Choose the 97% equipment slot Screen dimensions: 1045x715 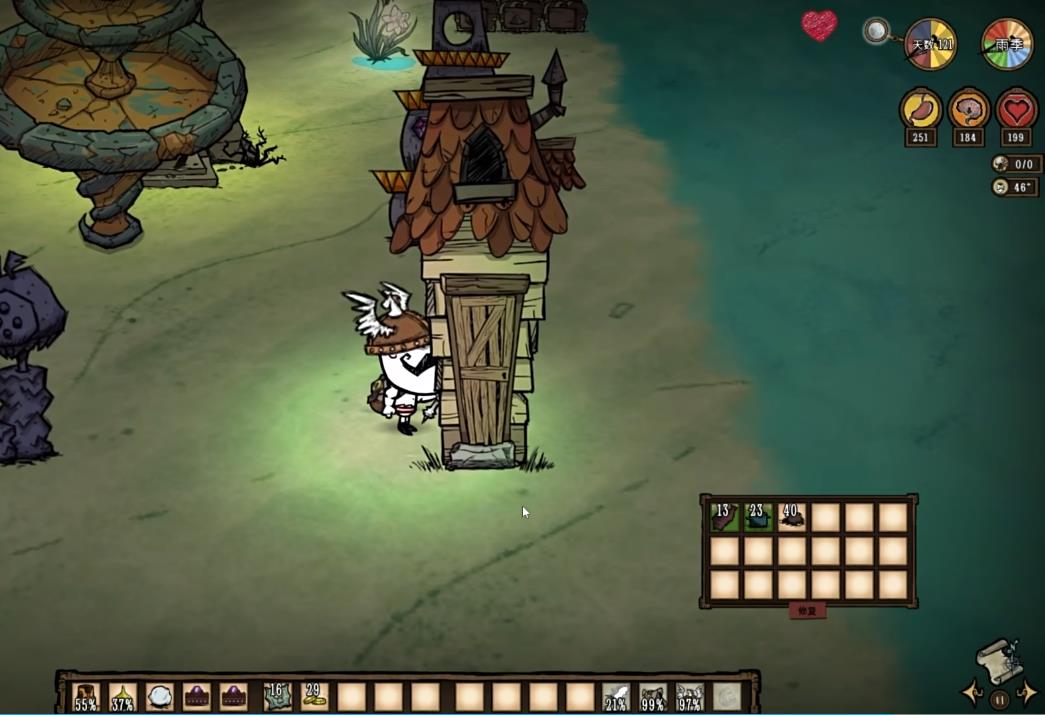pyautogui.click(x=690, y=696)
